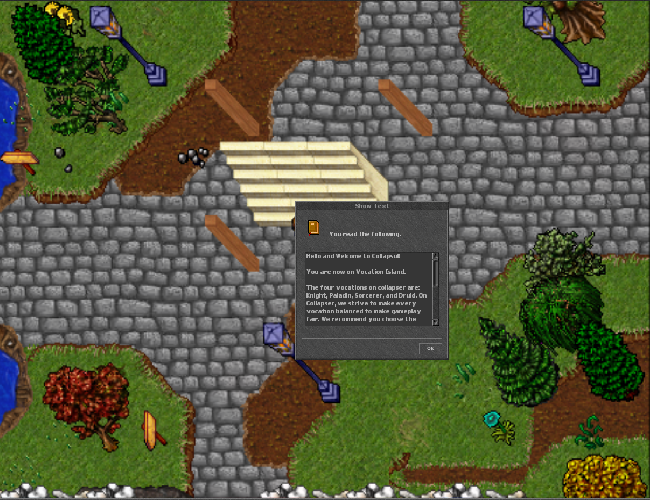Screen dimensions: 650x500
Task: Click the welcome message text area
Action: 367,289
